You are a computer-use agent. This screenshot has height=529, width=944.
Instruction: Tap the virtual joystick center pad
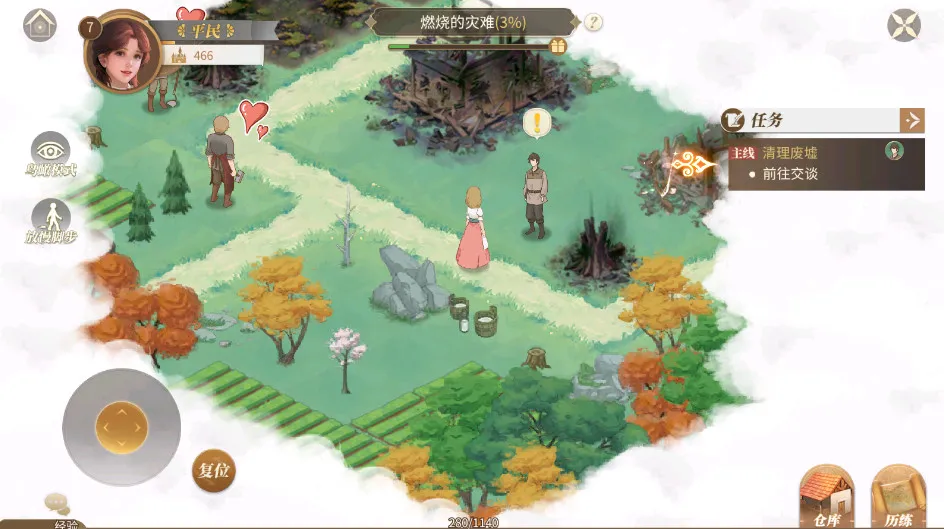[121, 427]
